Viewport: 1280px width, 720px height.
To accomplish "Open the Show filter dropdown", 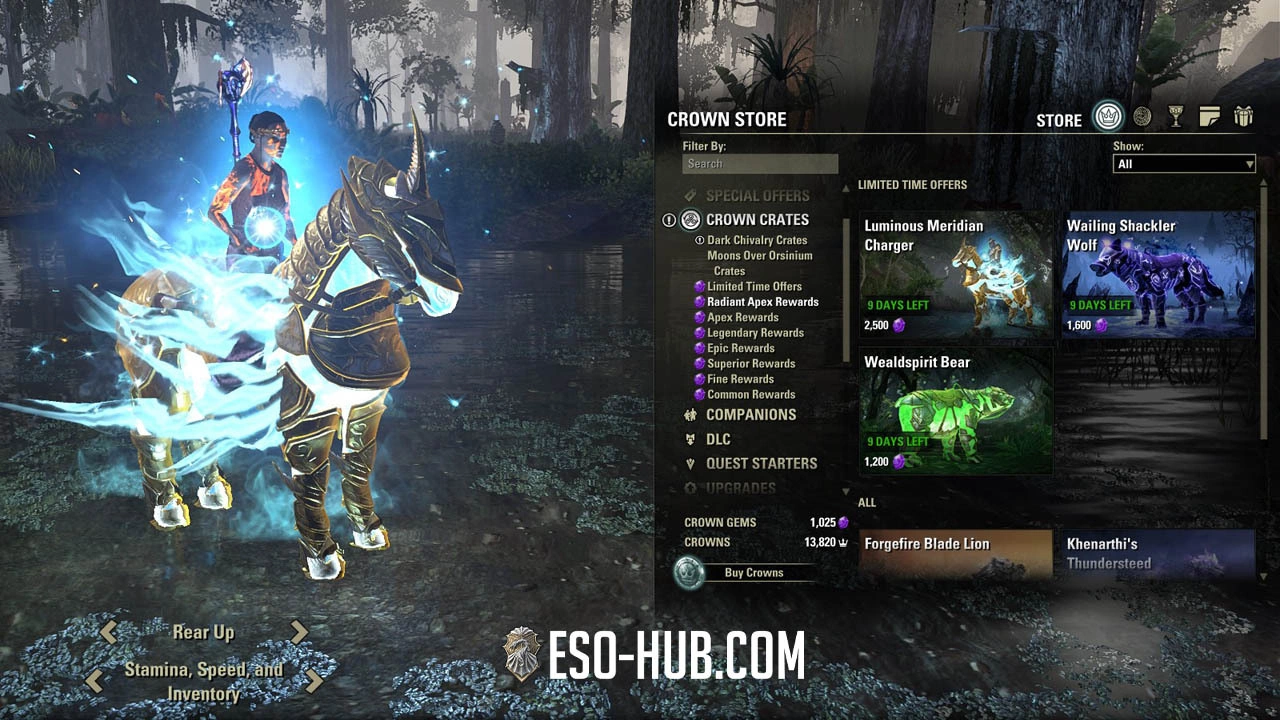I will (1184, 164).
